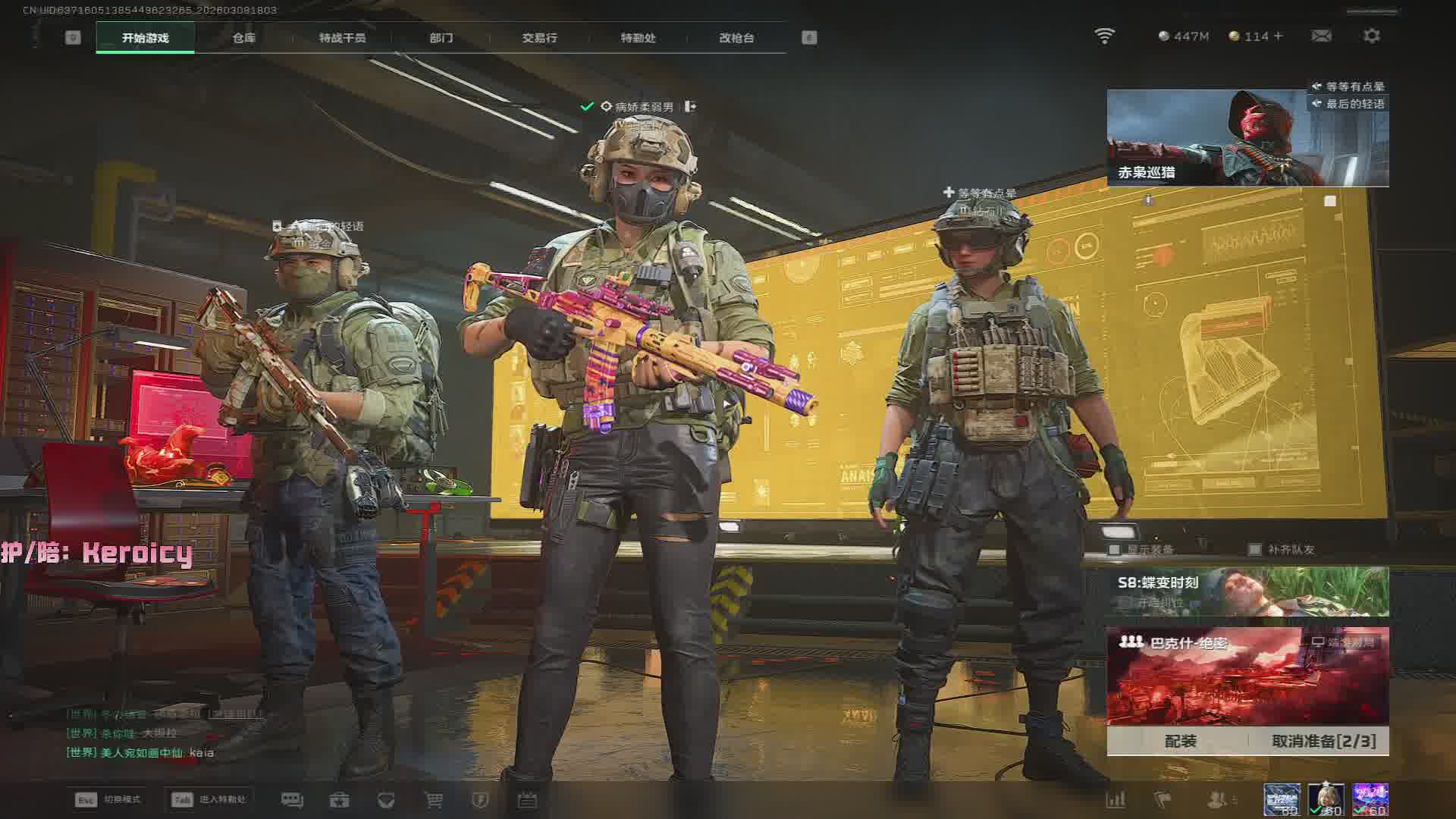Open the 仓库 warehouse tab
This screenshot has height=819, width=1456.
(x=243, y=38)
